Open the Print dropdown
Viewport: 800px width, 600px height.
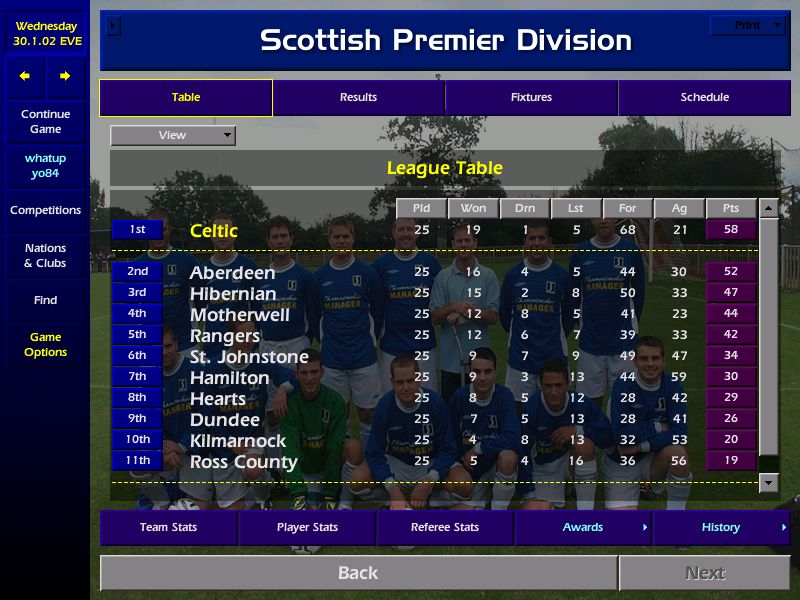point(748,25)
